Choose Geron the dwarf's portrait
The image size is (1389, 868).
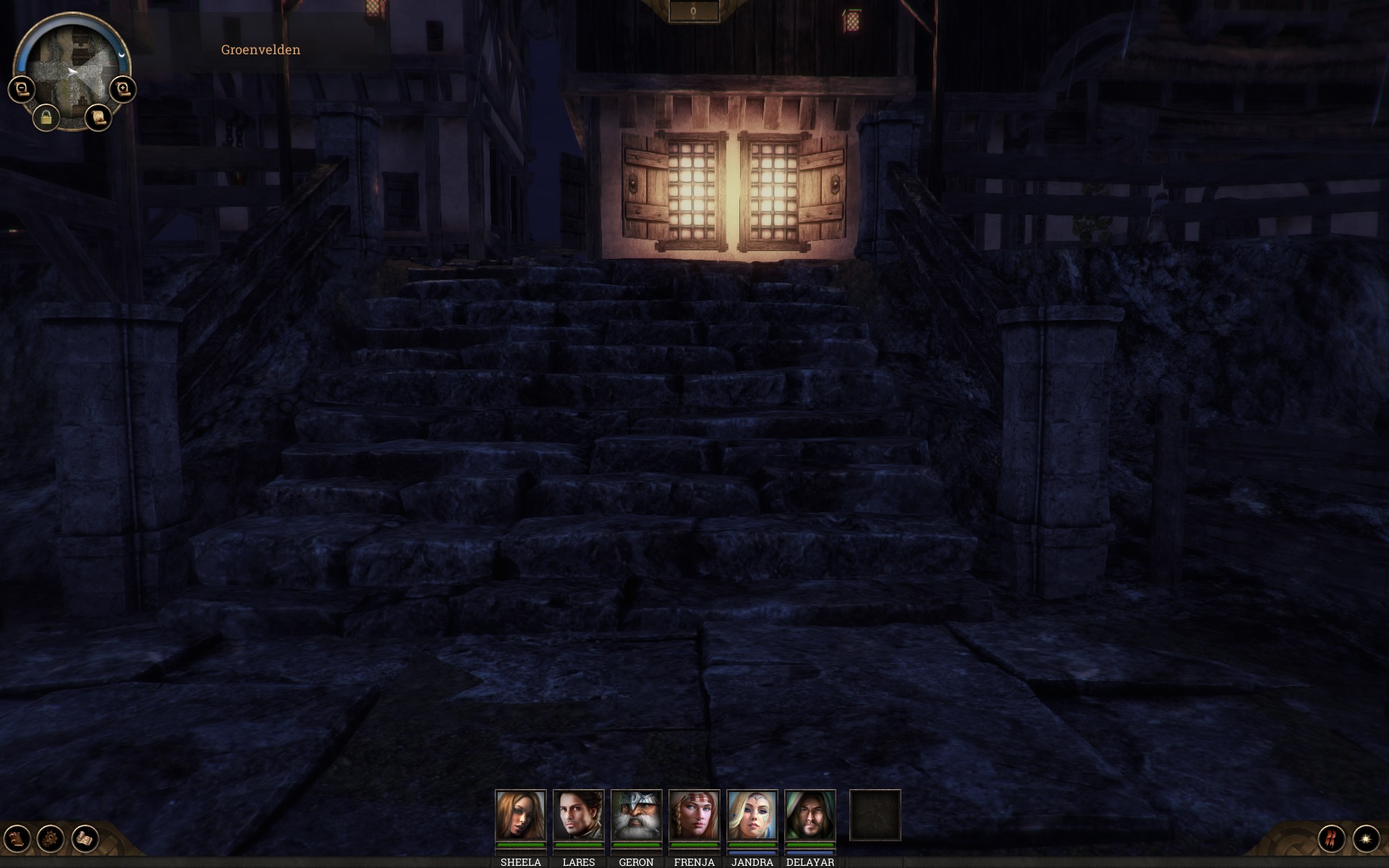point(636,814)
